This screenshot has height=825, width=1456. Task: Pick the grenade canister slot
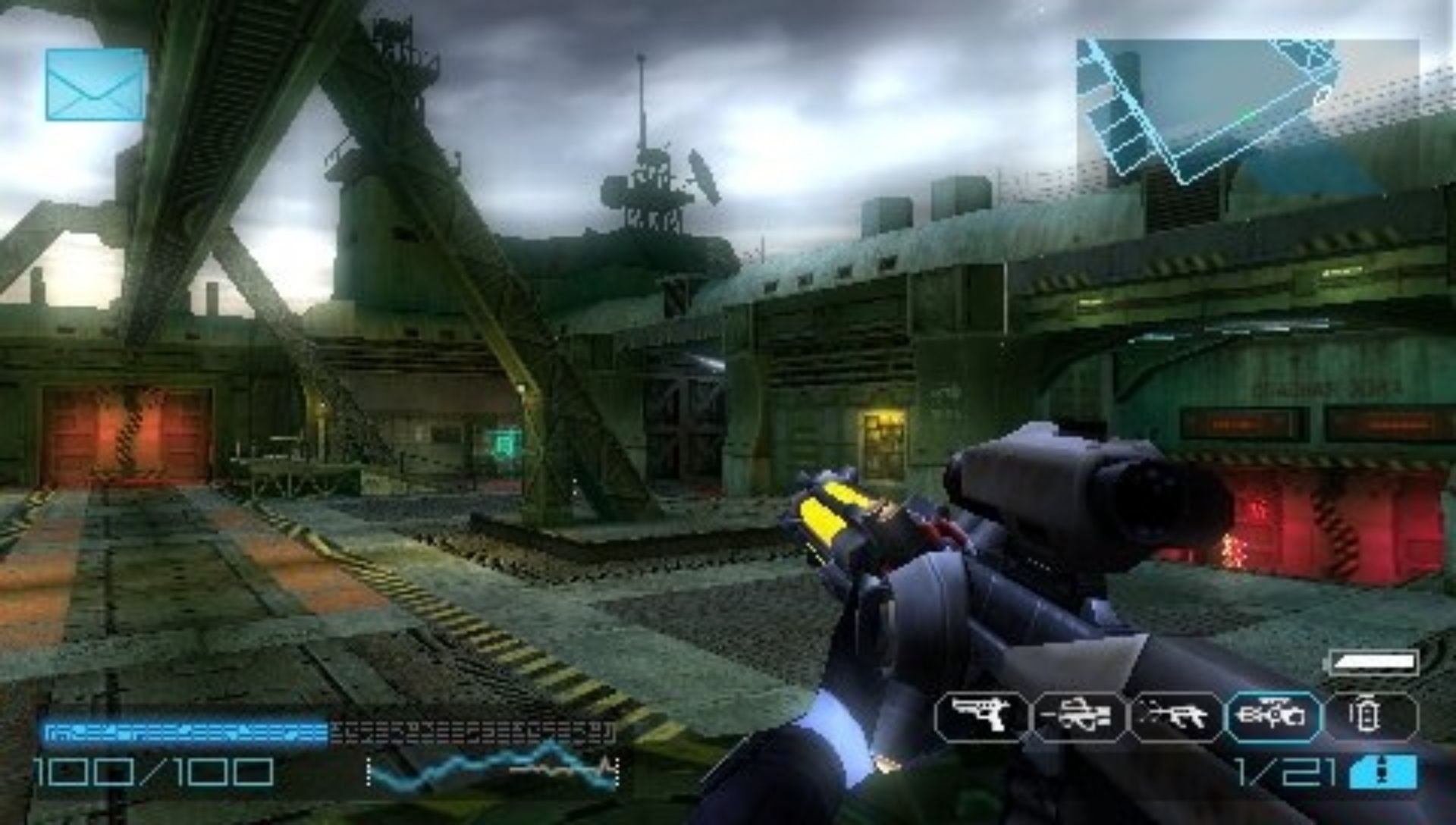(1370, 716)
